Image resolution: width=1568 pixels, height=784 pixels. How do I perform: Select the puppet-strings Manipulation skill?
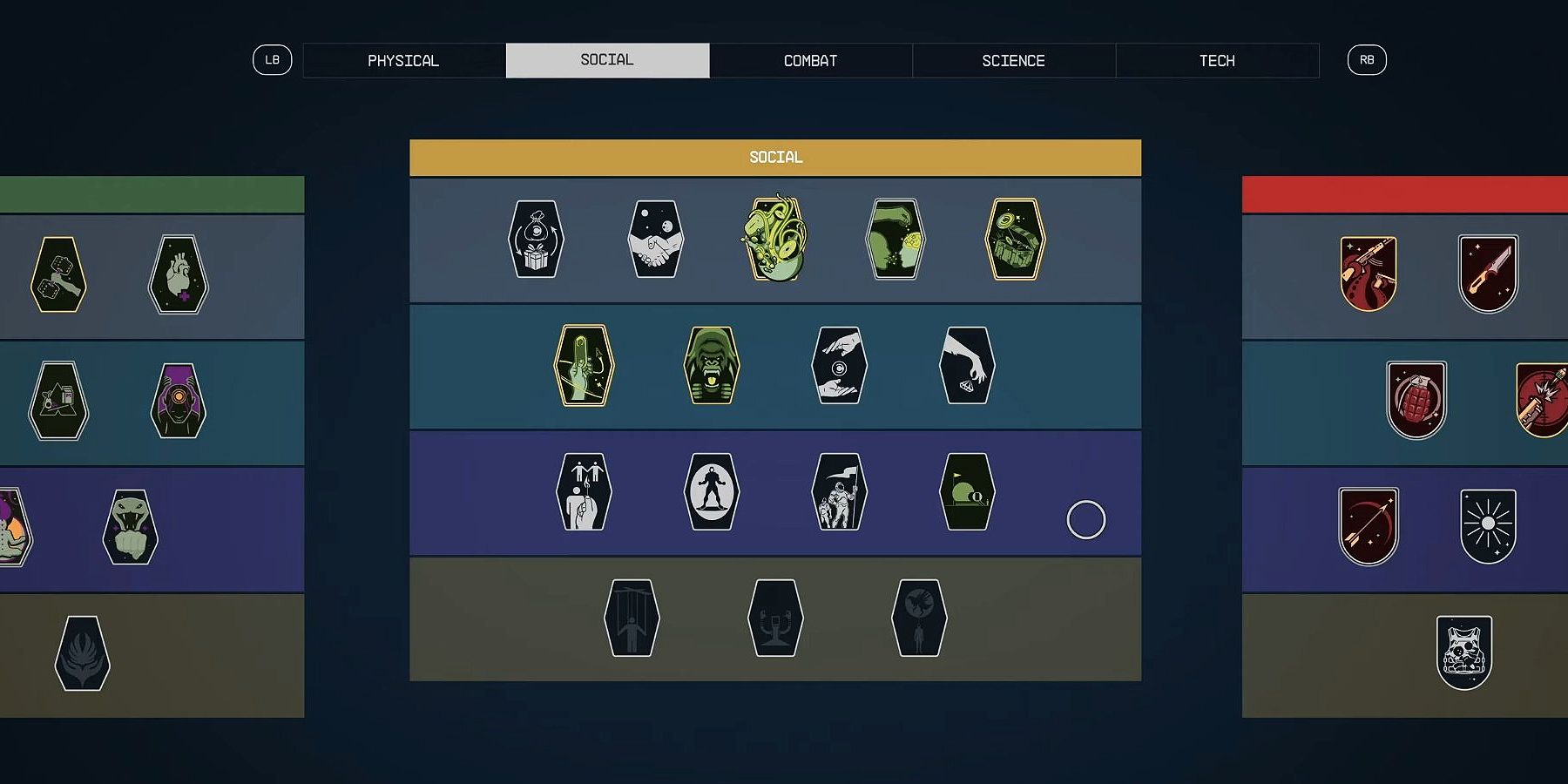coord(630,618)
